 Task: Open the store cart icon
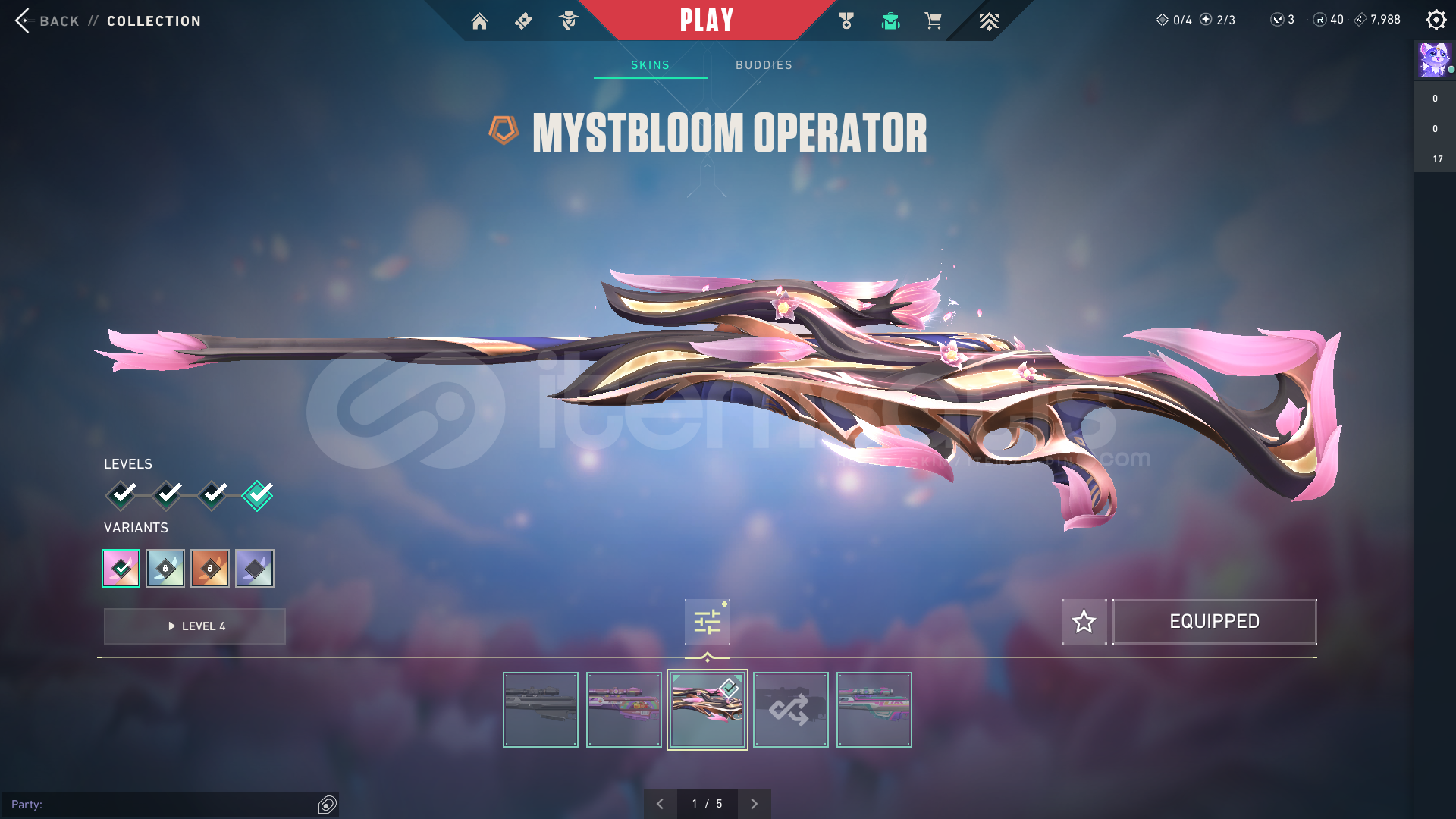[x=933, y=21]
